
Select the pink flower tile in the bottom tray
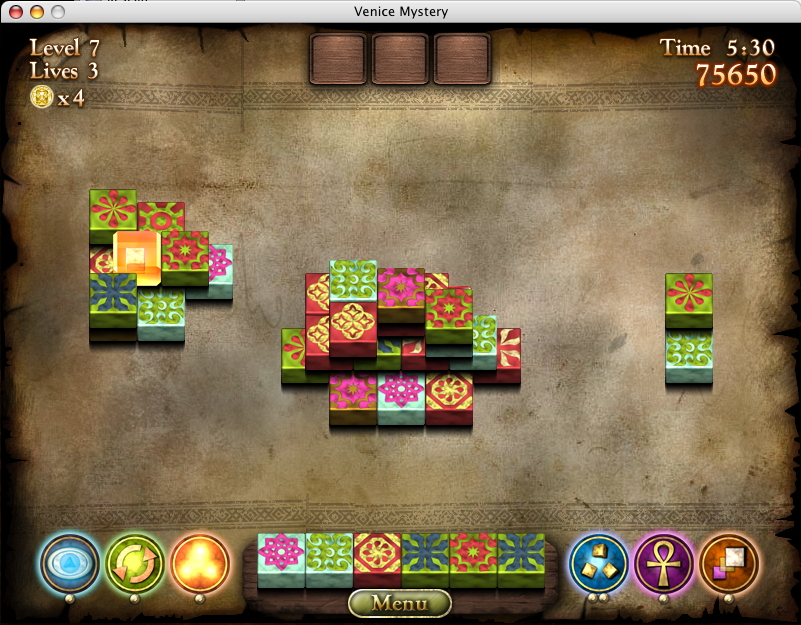click(x=281, y=555)
